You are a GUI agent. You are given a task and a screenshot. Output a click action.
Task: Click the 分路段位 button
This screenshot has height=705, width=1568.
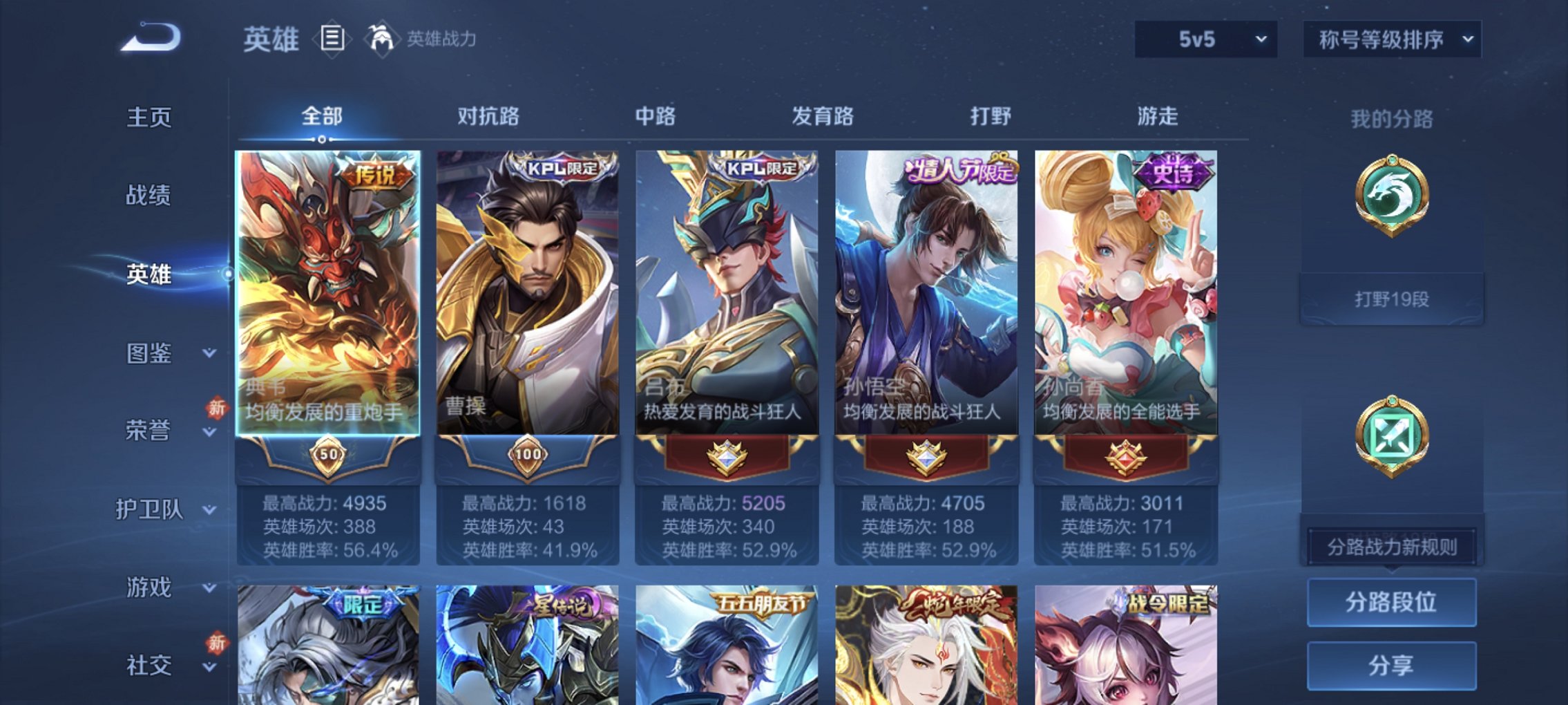(1390, 601)
